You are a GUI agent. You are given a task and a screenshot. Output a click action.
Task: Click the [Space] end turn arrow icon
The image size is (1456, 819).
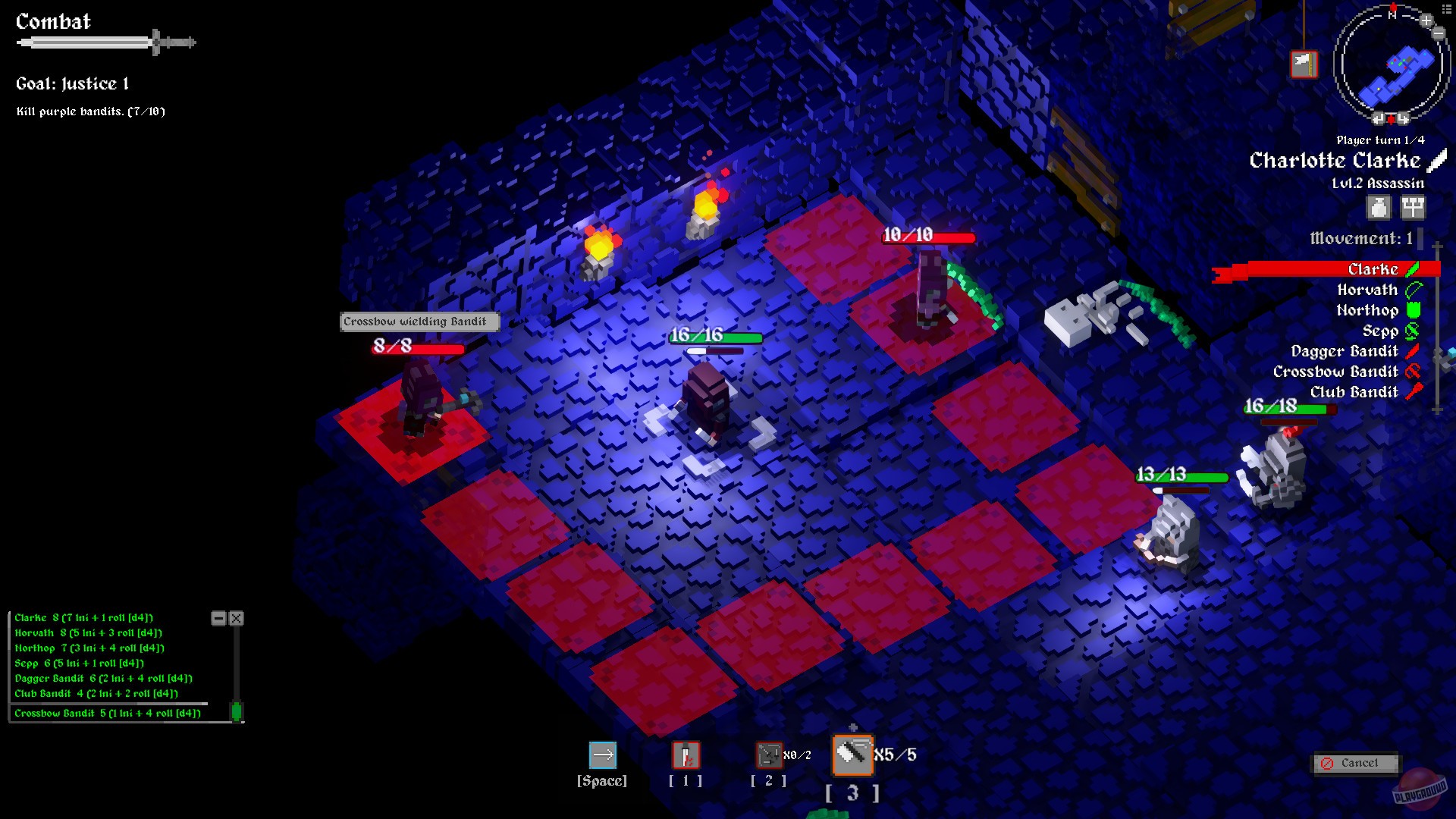point(603,755)
